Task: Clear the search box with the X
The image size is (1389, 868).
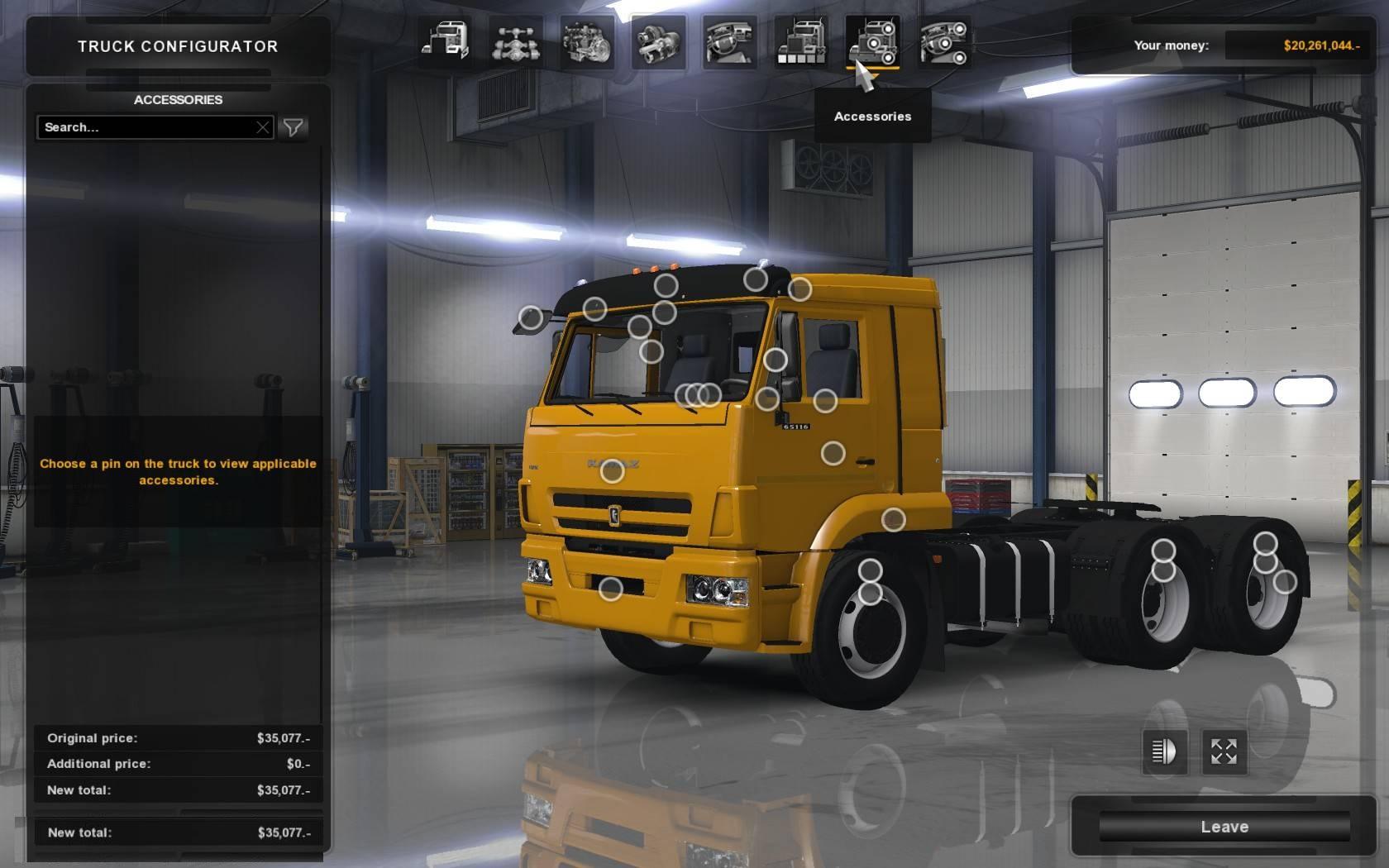Action: [263, 127]
